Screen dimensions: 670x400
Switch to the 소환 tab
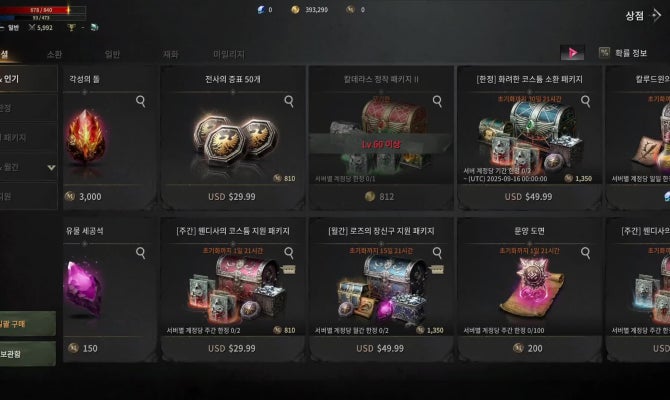(54, 54)
